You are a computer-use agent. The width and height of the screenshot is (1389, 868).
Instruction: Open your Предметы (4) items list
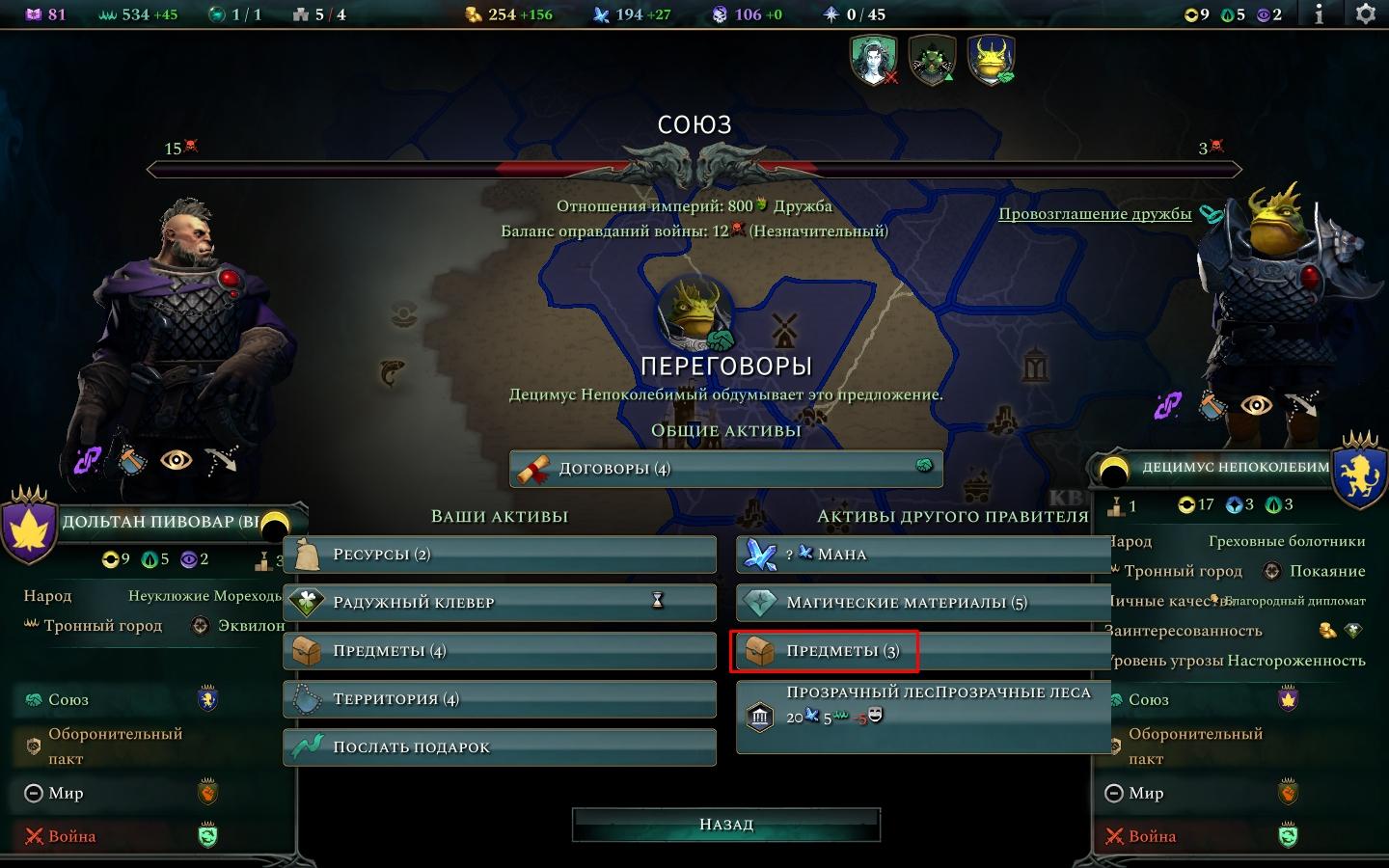(x=500, y=651)
